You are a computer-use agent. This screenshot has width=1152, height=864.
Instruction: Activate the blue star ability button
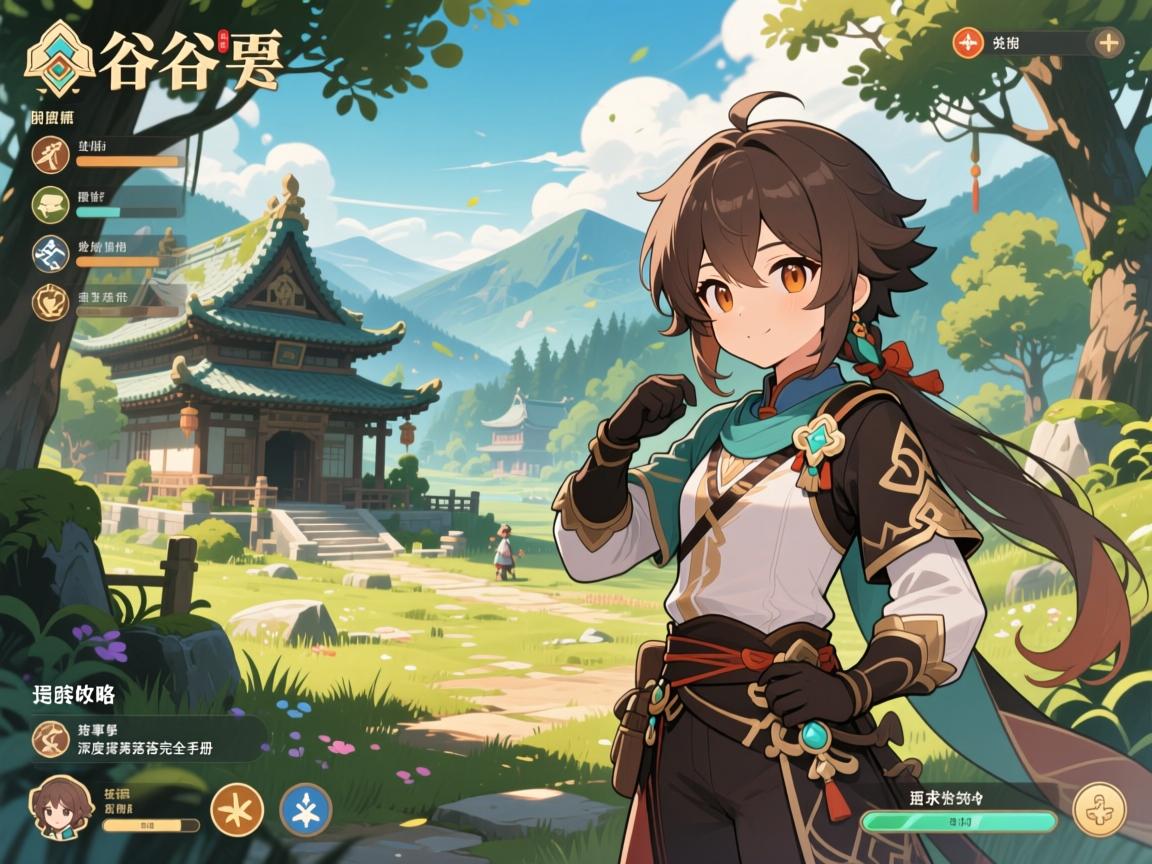[x=306, y=809]
